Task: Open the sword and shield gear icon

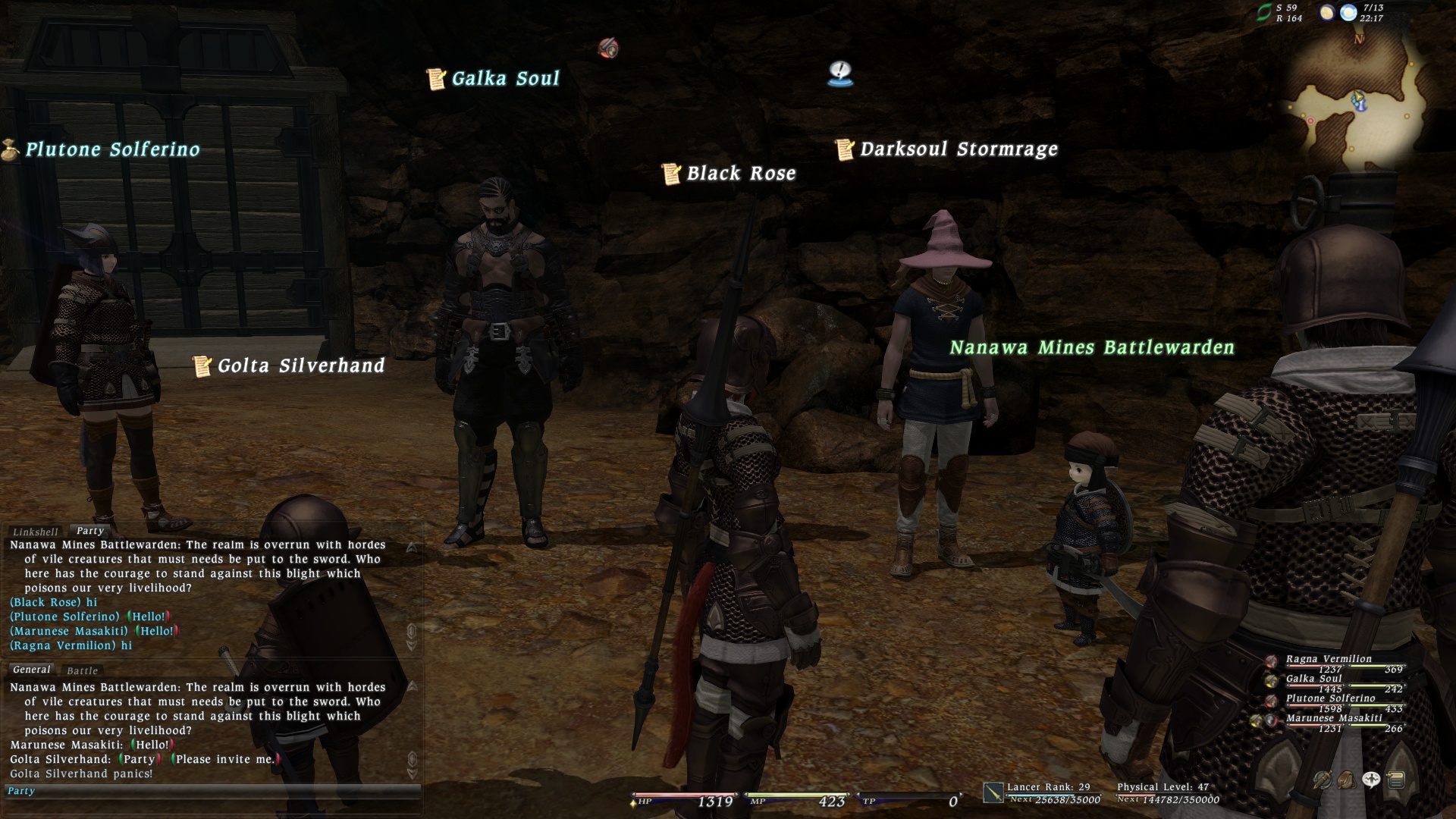Action: (x=1323, y=780)
